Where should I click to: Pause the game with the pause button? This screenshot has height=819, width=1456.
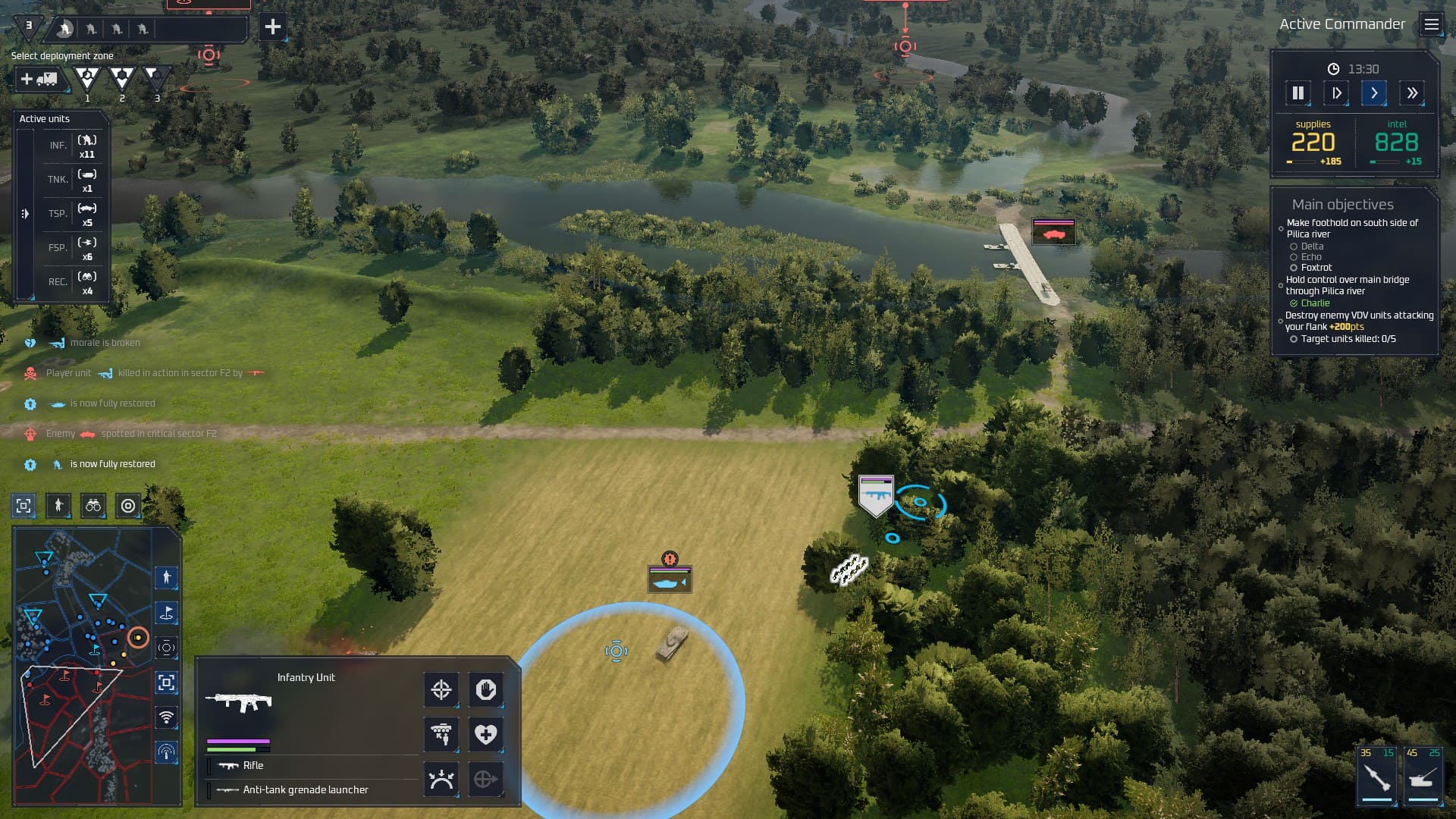point(1298,93)
